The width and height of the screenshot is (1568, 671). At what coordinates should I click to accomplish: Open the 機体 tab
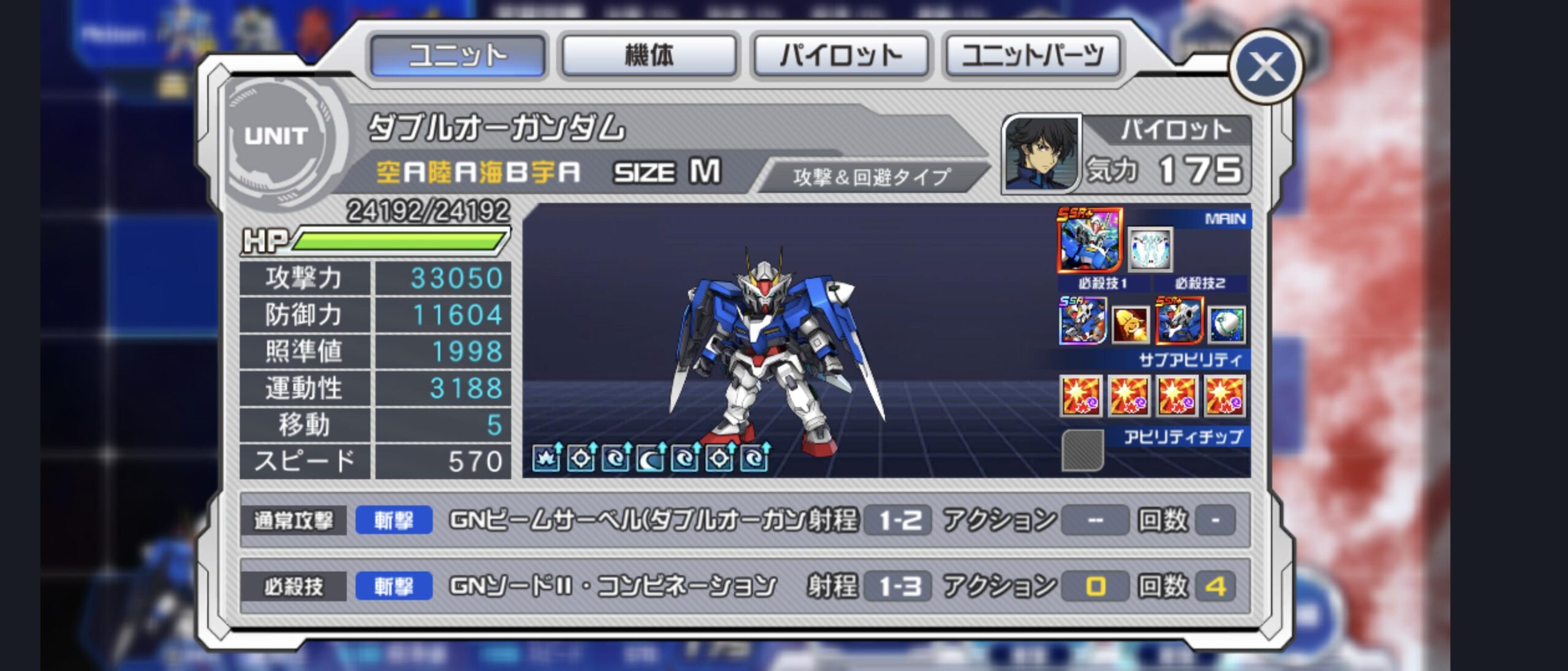(649, 56)
